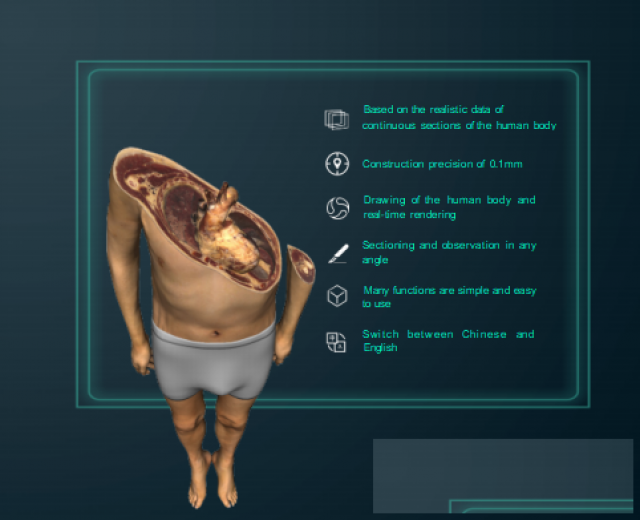Click the scalpel sectioning icon
640x520 pixels.
[x=336, y=253]
